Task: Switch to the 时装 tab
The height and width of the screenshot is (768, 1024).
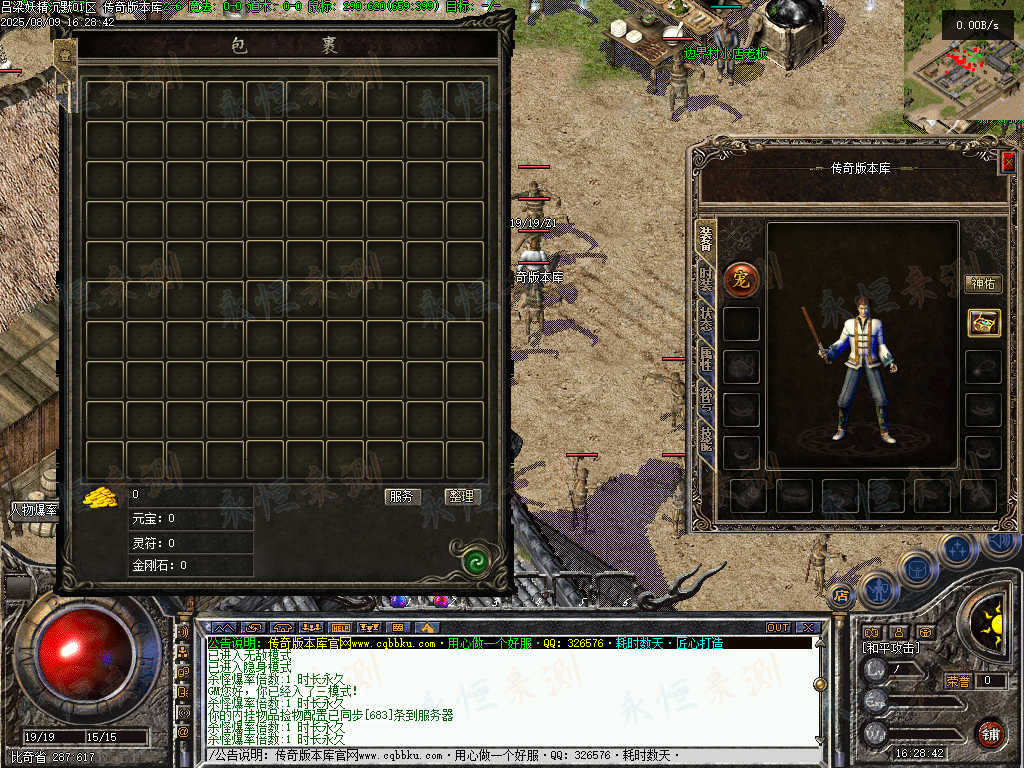Action: (x=706, y=280)
